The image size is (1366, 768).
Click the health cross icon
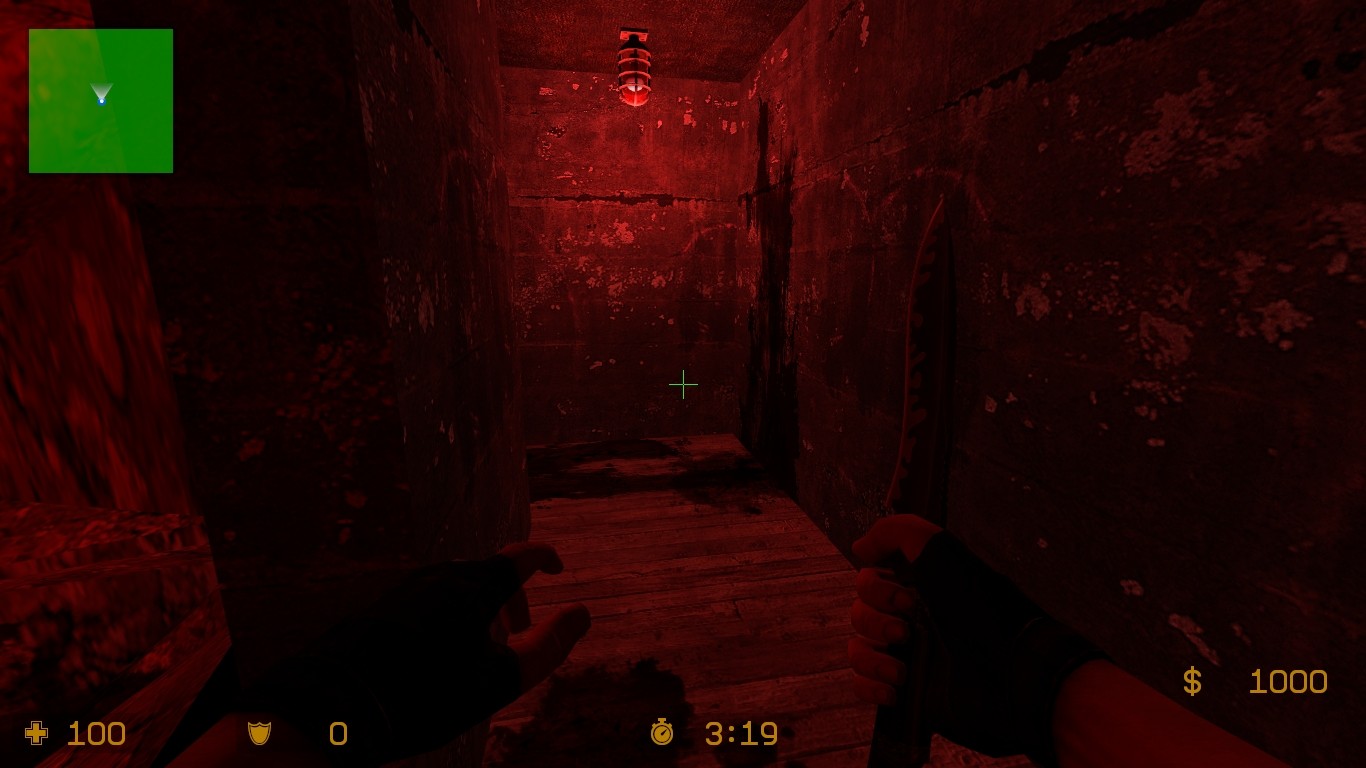click(x=36, y=734)
